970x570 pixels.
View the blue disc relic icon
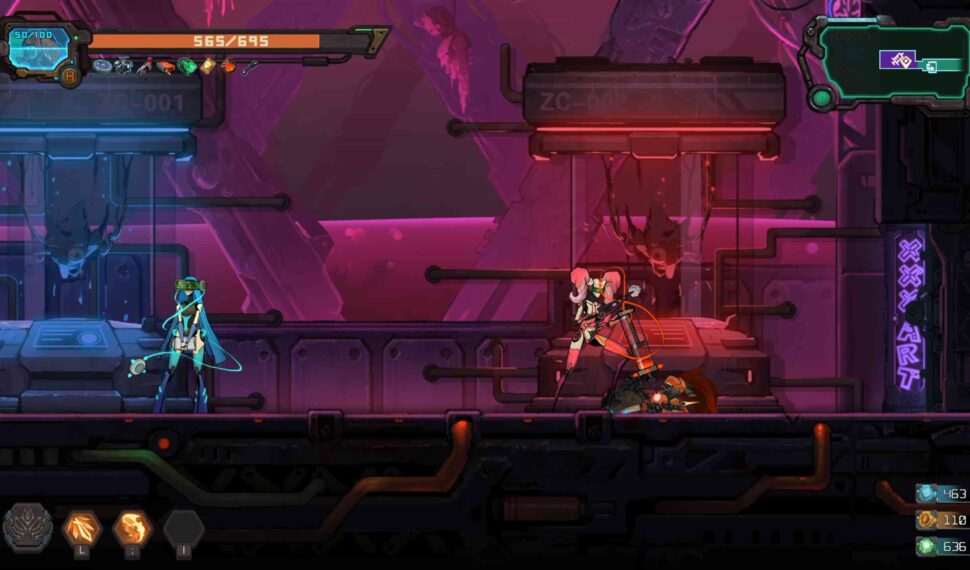click(102, 66)
